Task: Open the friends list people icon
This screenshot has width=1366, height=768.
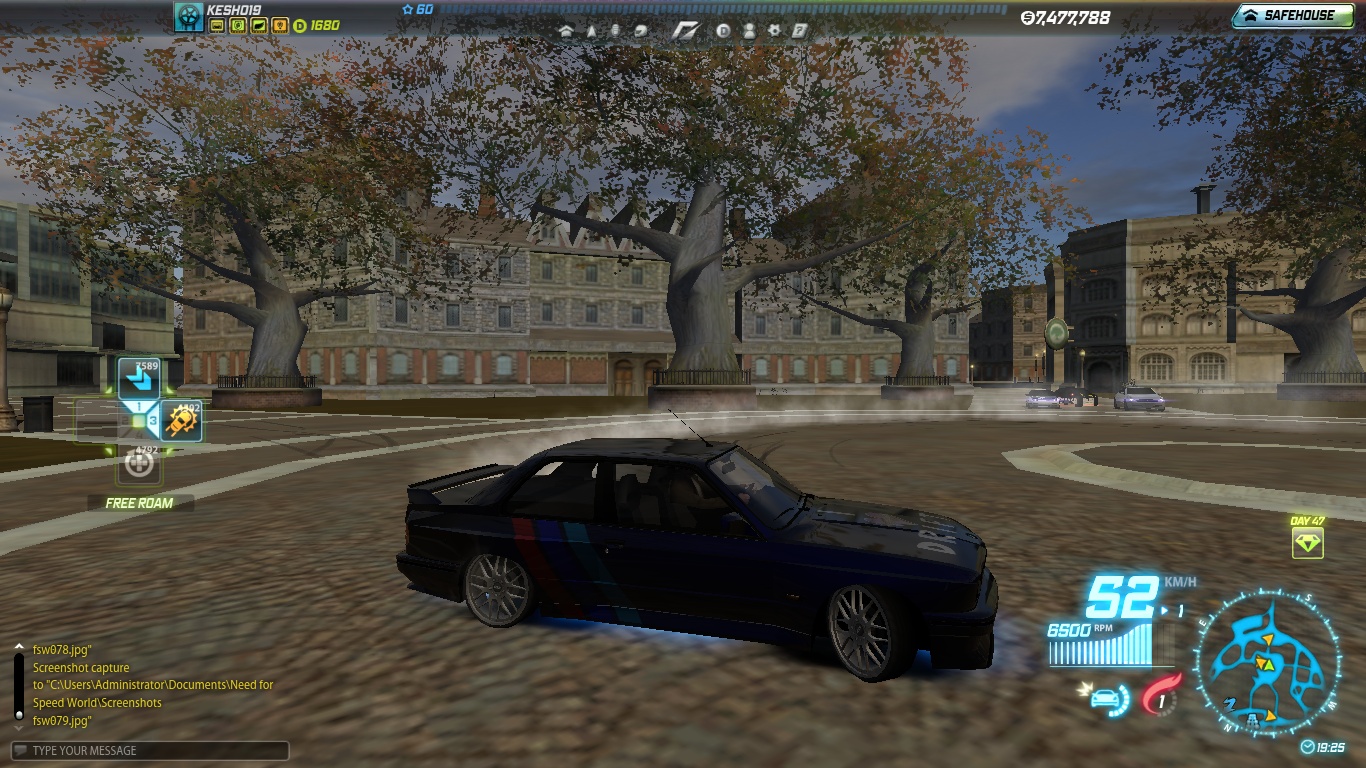Action: point(749,30)
